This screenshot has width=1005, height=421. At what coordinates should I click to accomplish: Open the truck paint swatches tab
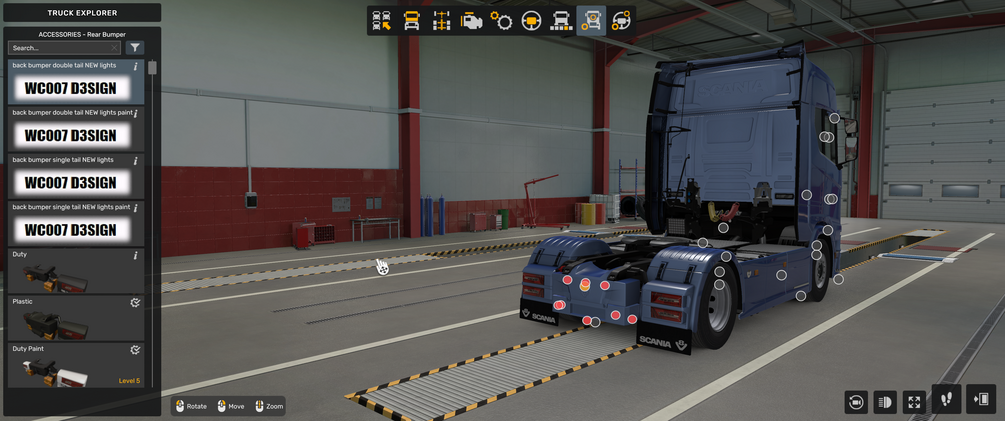pos(561,21)
